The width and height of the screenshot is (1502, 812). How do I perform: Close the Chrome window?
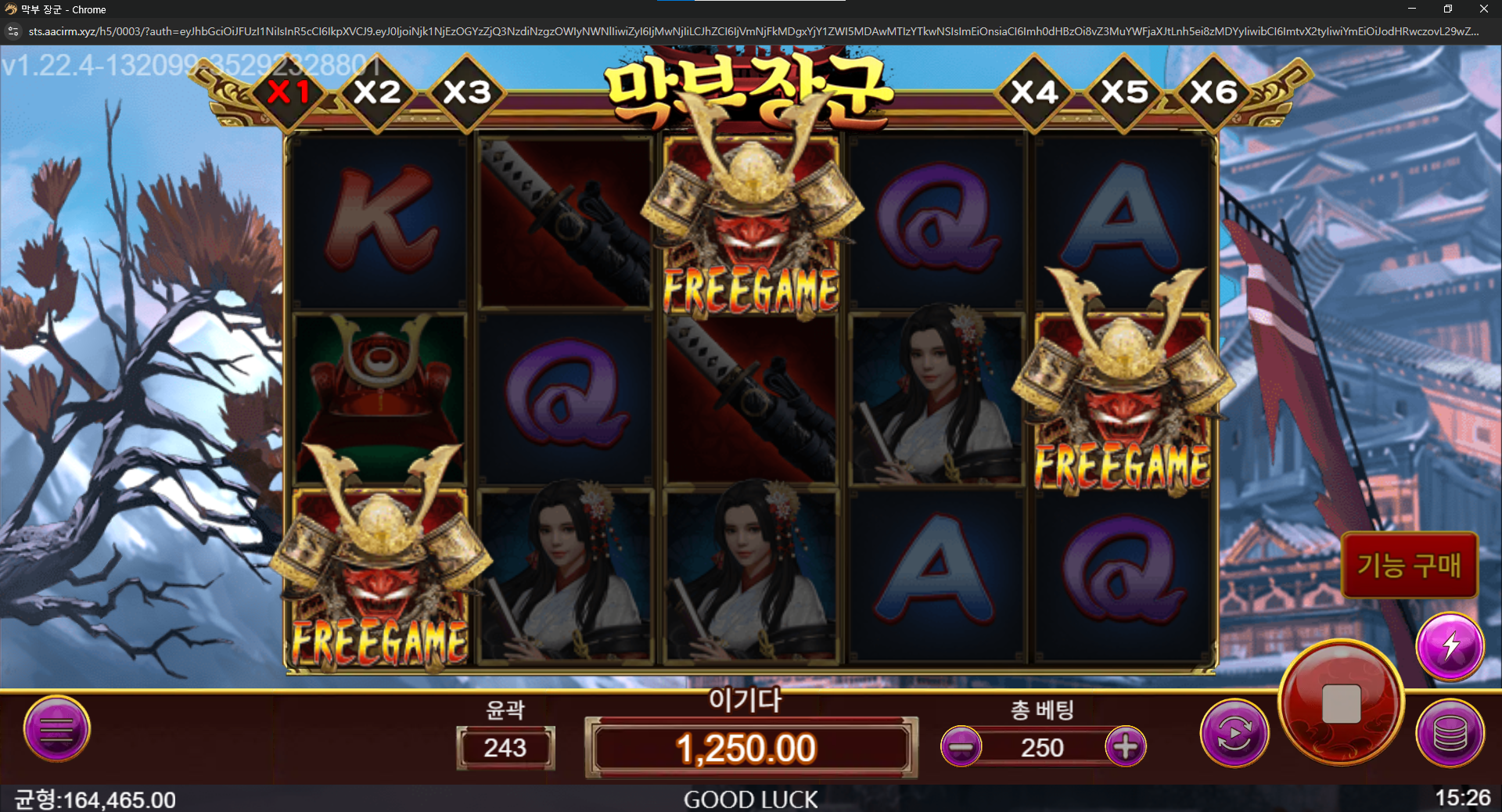click(x=1483, y=9)
